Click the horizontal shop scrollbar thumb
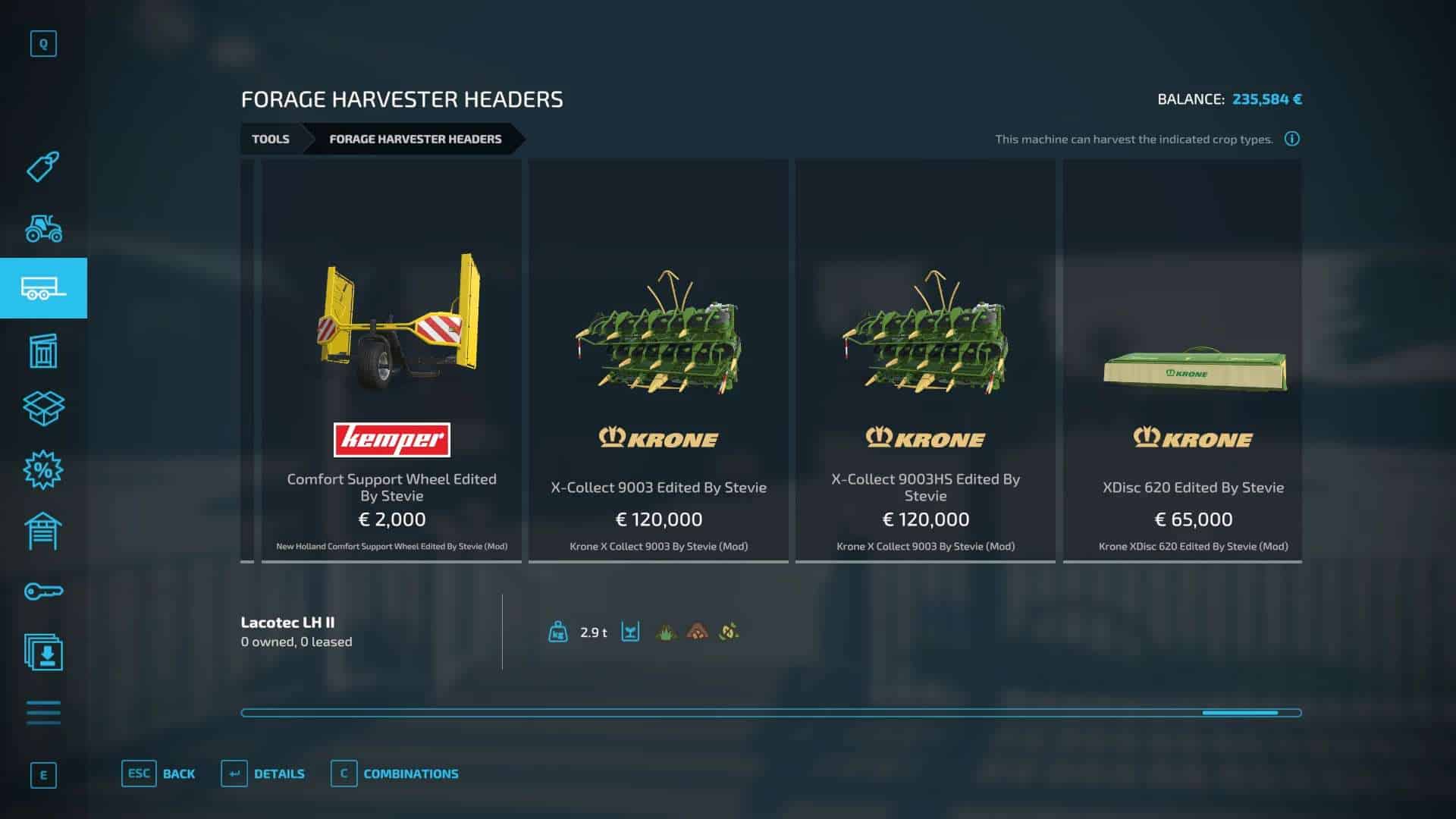The width and height of the screenshot is (1456, 819). (x=1240, y=713)
